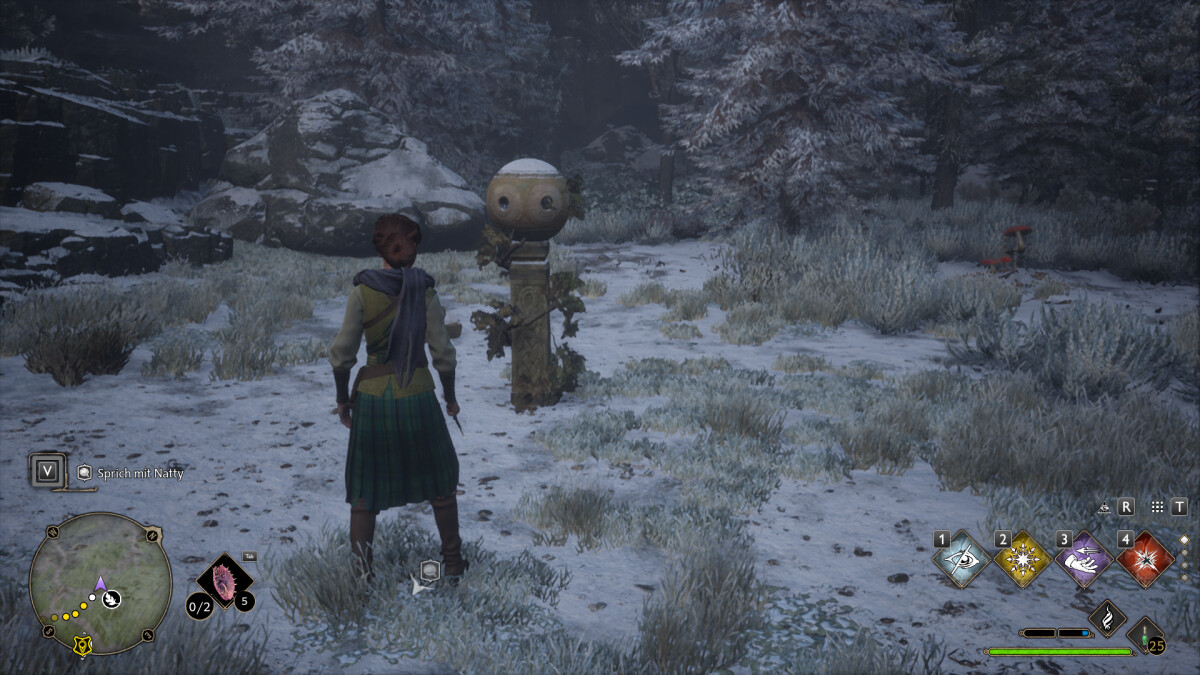Click the Wiggenweld potion icon
The width and height of the screenshot is (1200, 675).
1145,634
